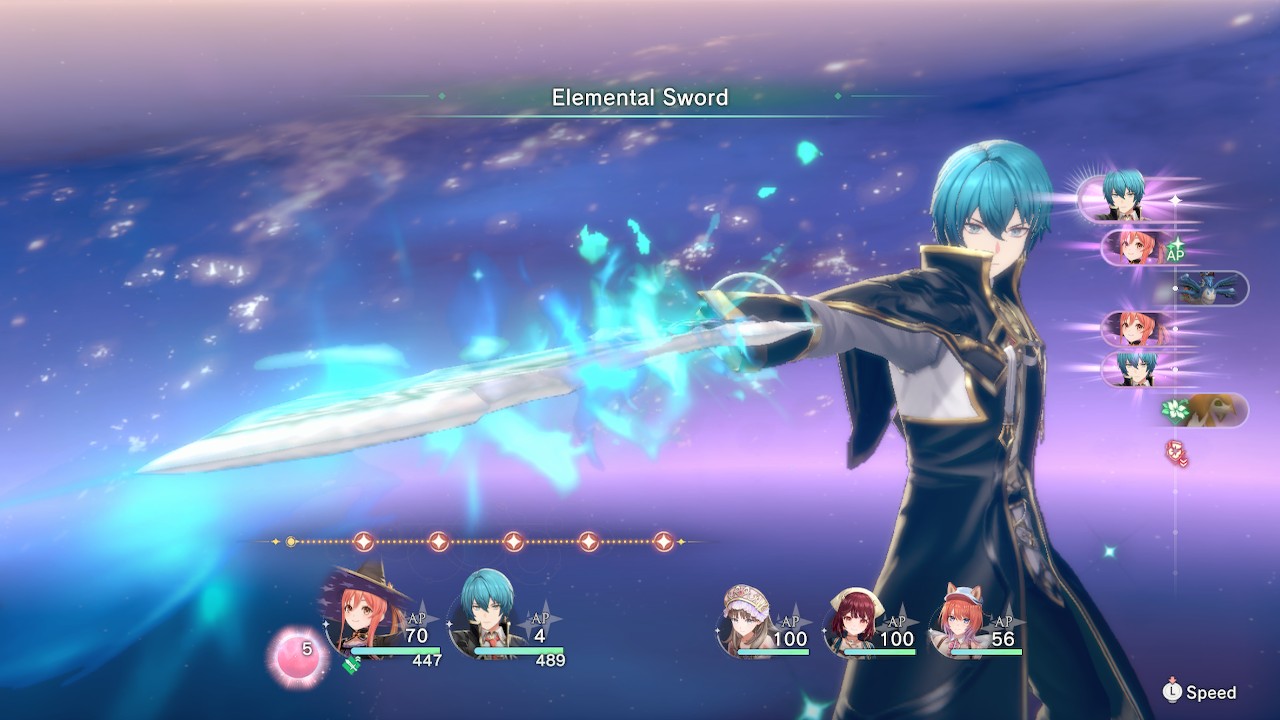Click the 447 HP bar of the witch
Image resolution: width=1280 pixels, height=720 pixels.
click(394, 650)
